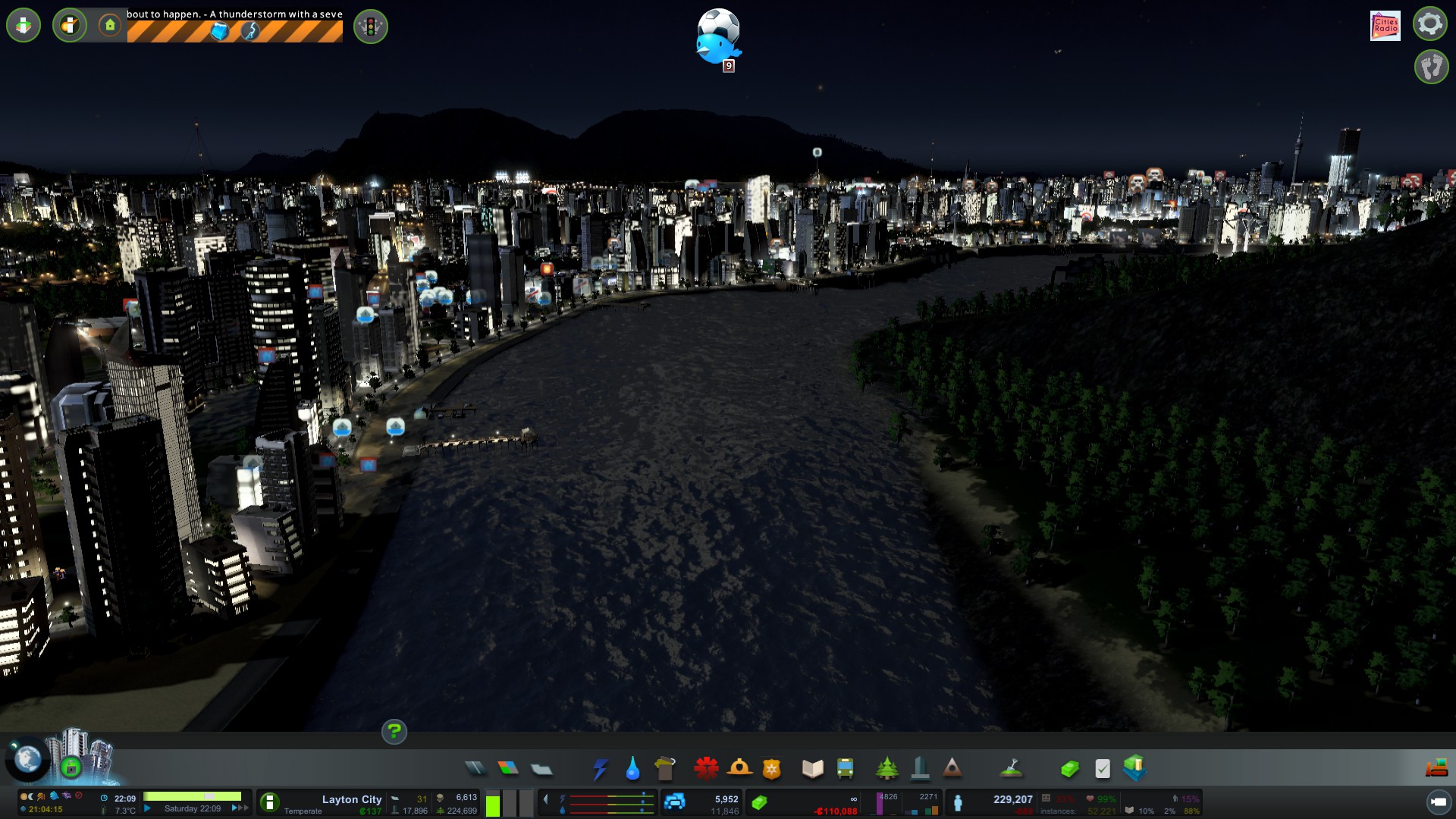
Task: Open the Education book menu
Action: point(812,769)
